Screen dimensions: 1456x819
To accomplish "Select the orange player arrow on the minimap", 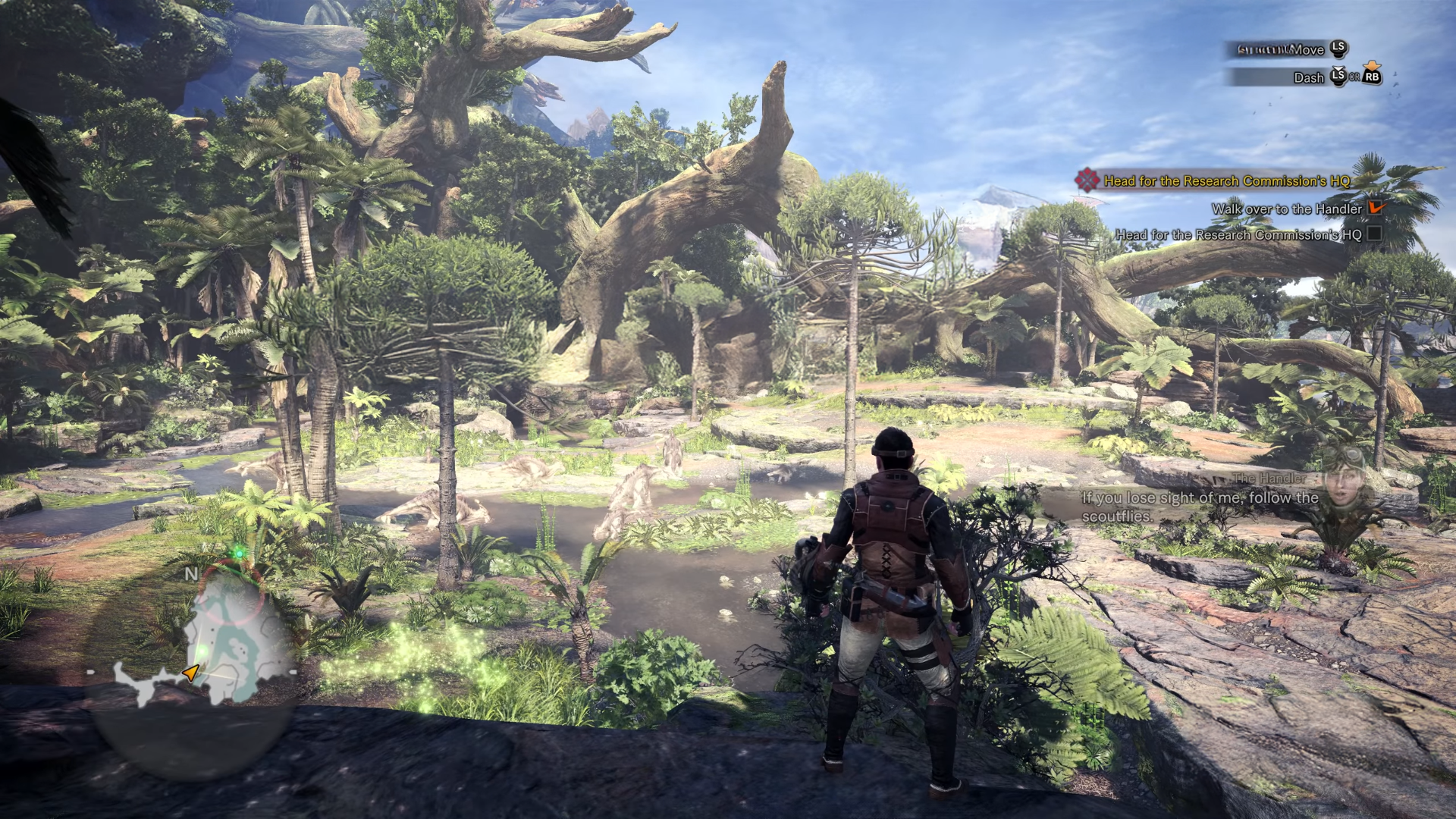I will (x=191, y=673).
